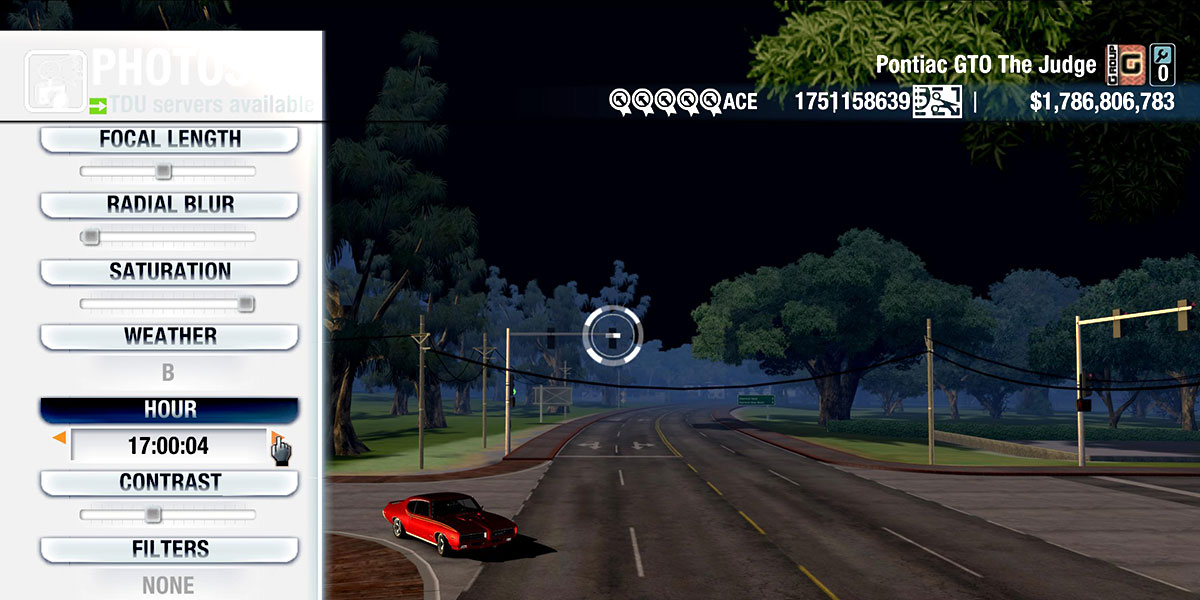The height and width of the screenshot is (600, 1200).
Task: Decrease hour with the left orange arrow
Action: 59,438
